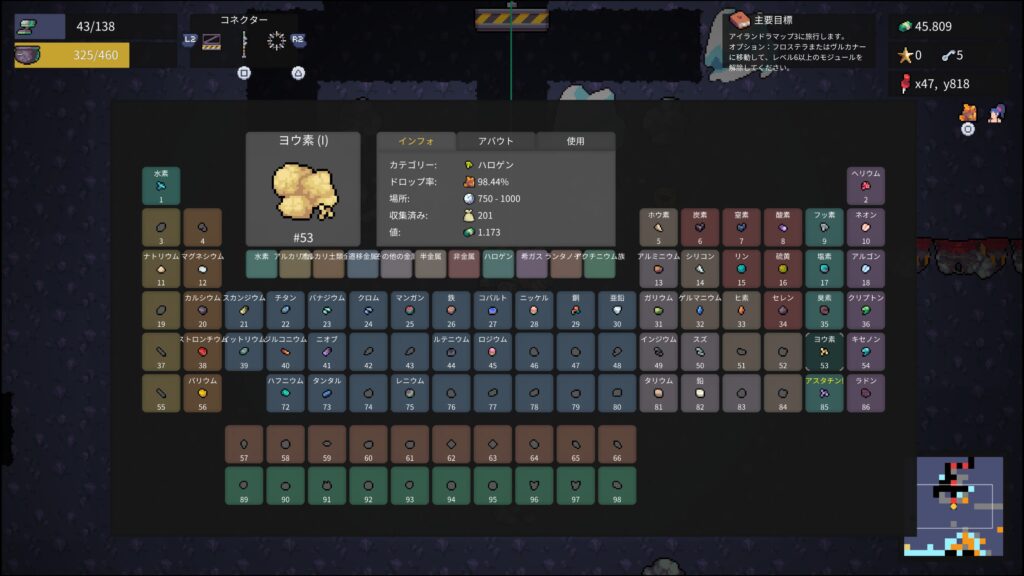Choose the 酸素 element tile
This screenshot has width=1024, height=576.
coord(783,227)
